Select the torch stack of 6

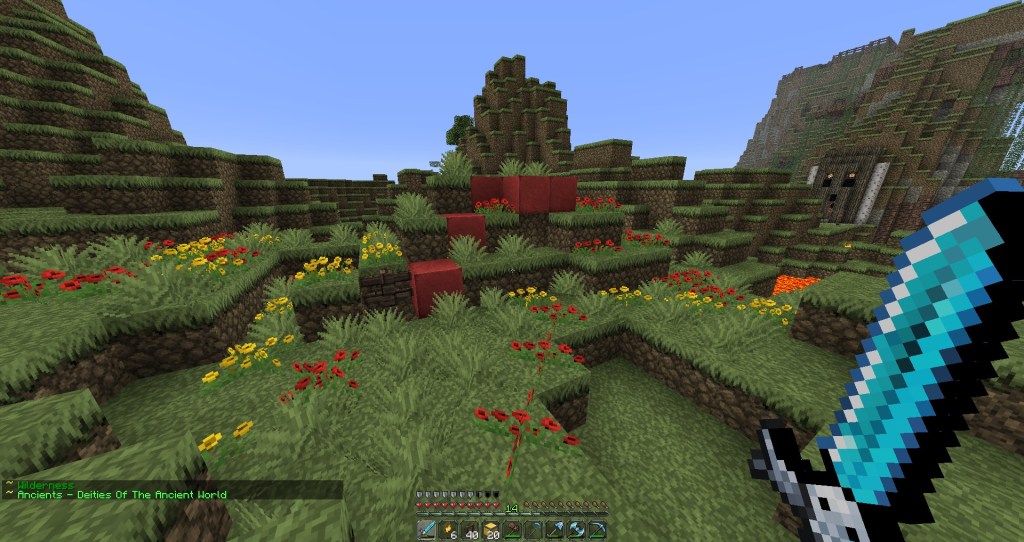[449, 530]
